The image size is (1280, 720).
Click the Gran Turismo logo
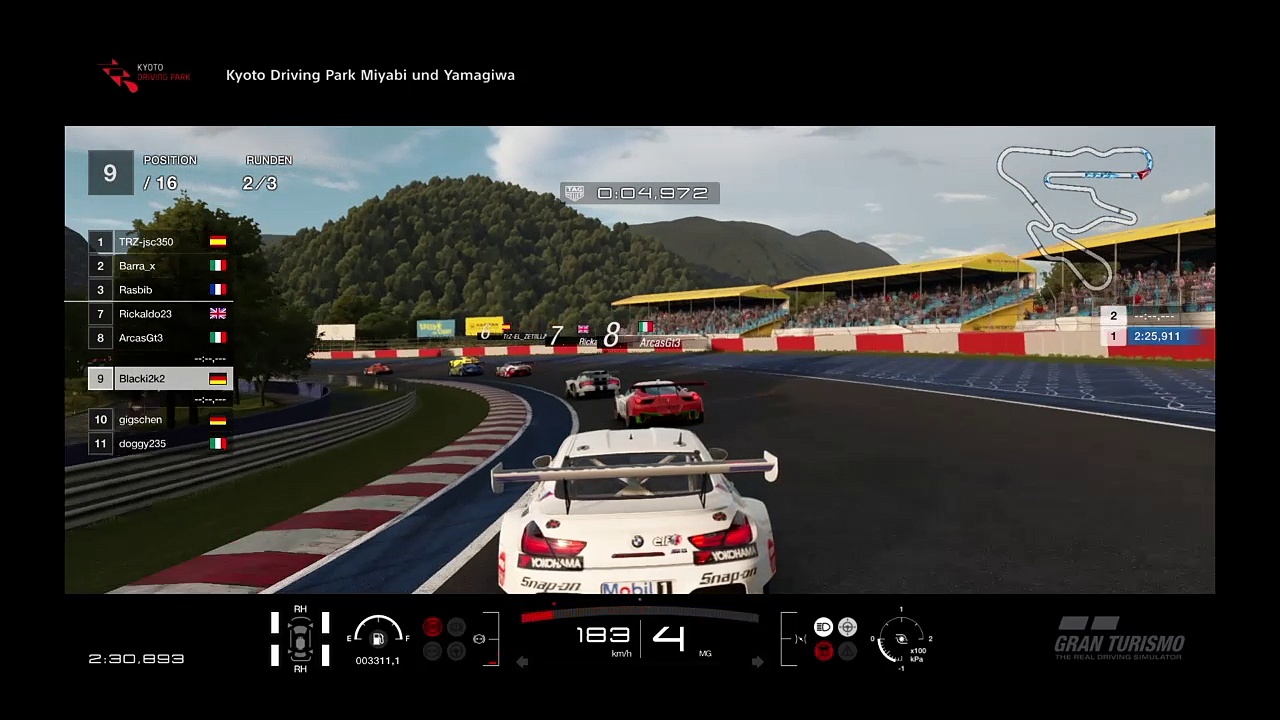pyautogui.click(x=1119, y=639)
